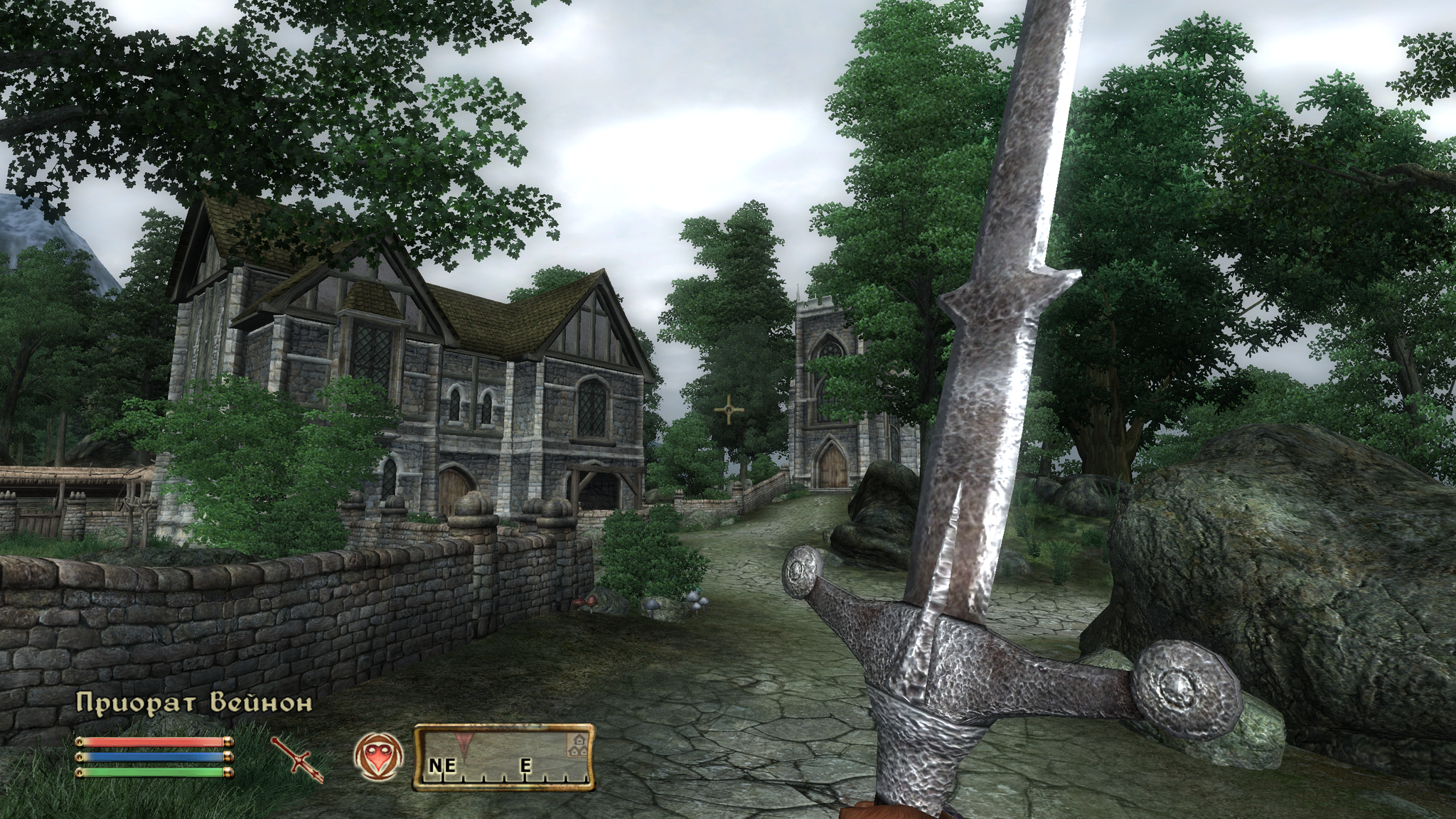Click the compass bar
Viewport: 1456px width, 819px height.
pyautogui.click(x=504, y=756)
